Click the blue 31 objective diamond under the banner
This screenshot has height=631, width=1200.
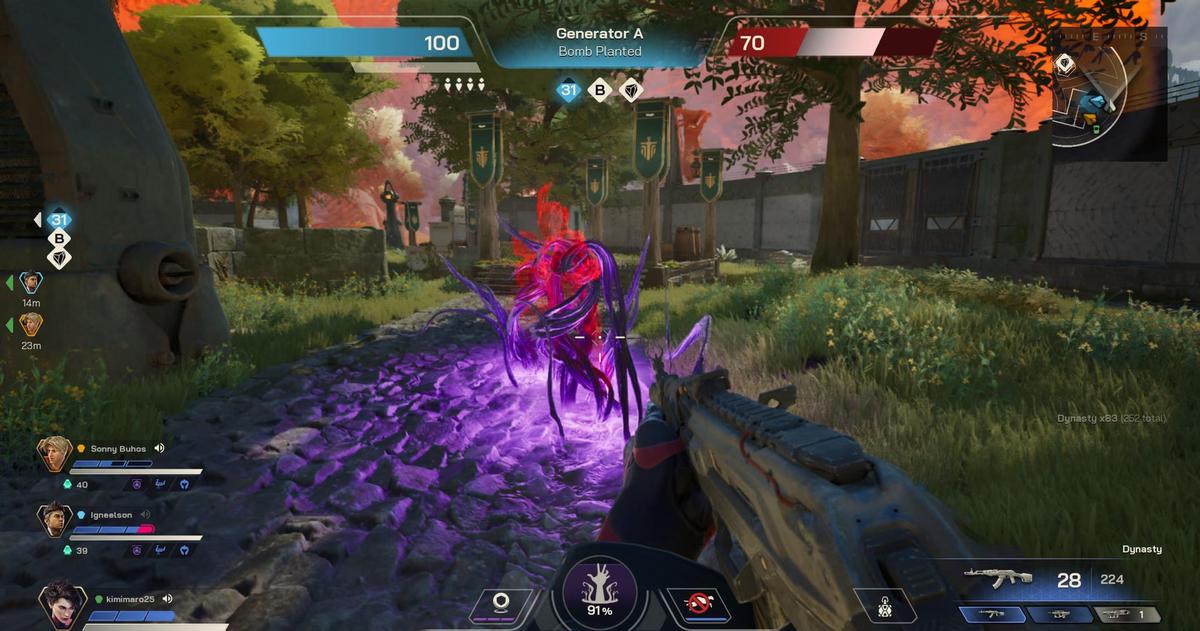(569, 91)
